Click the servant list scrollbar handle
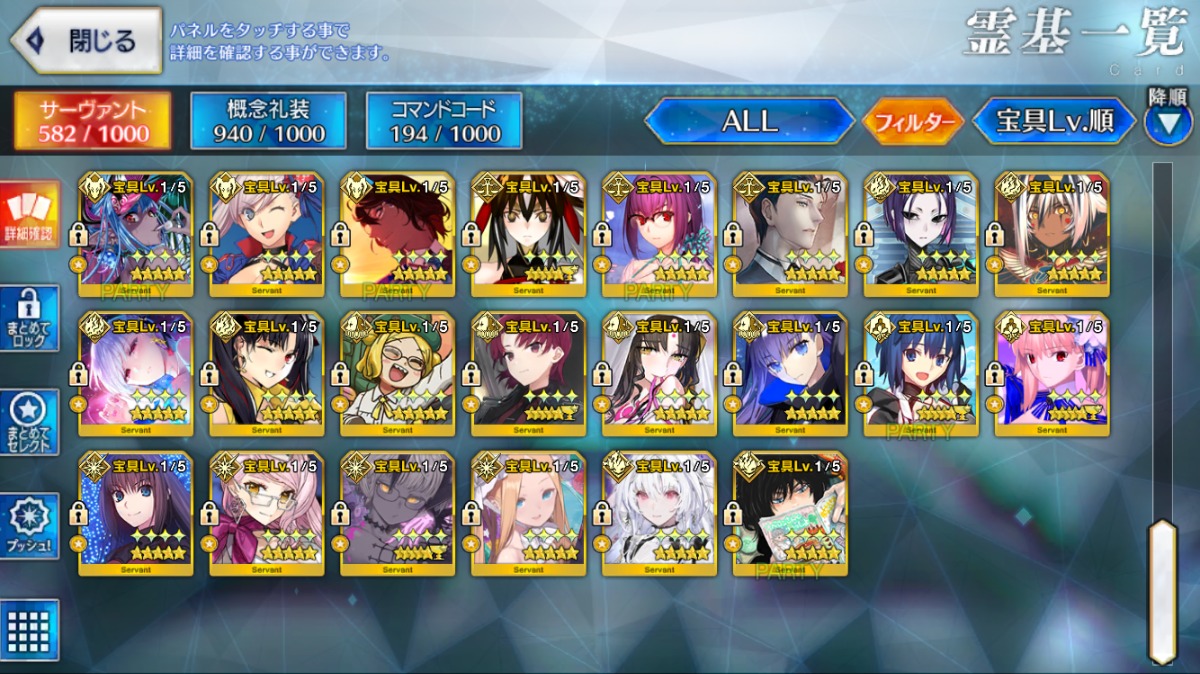Viewport: 1200px width, 674px height. pos(1161,590)
